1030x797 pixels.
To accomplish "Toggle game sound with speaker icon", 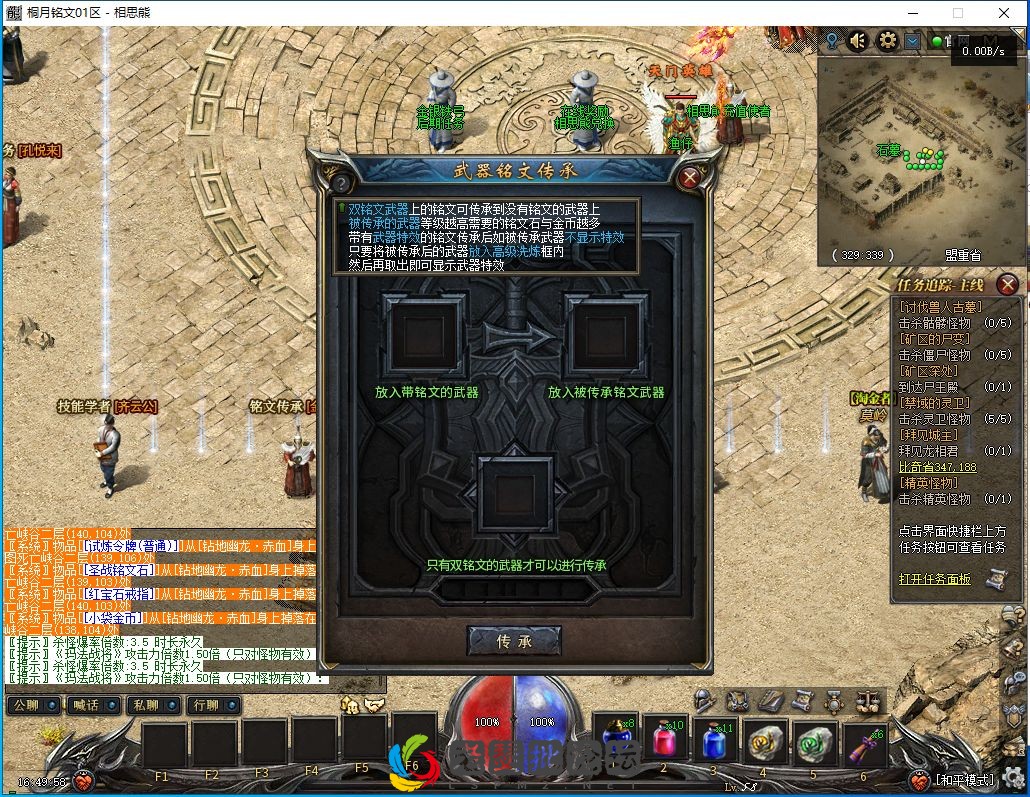I will click(x=857, y=41).
